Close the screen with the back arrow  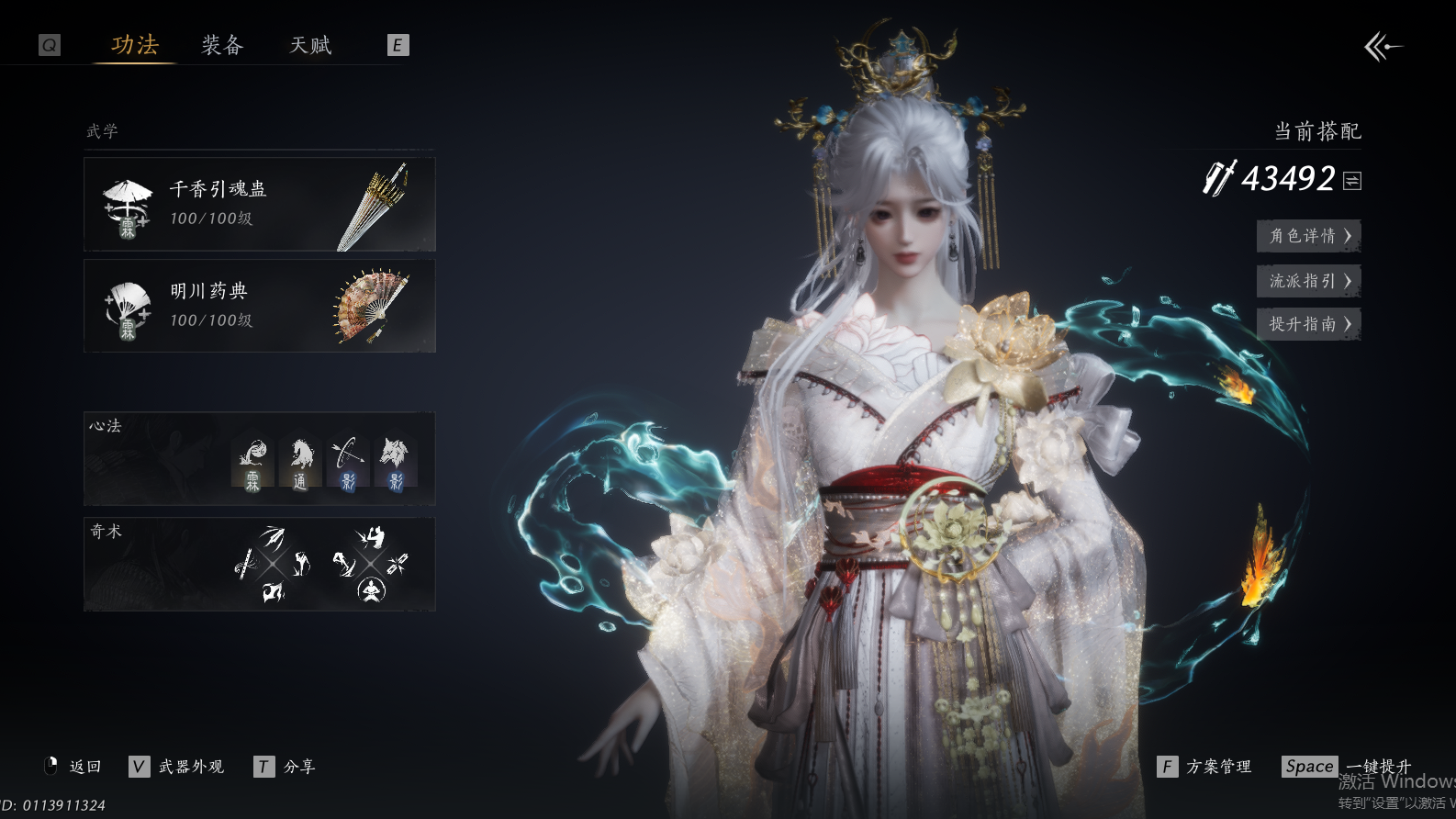pos(1383,47)
